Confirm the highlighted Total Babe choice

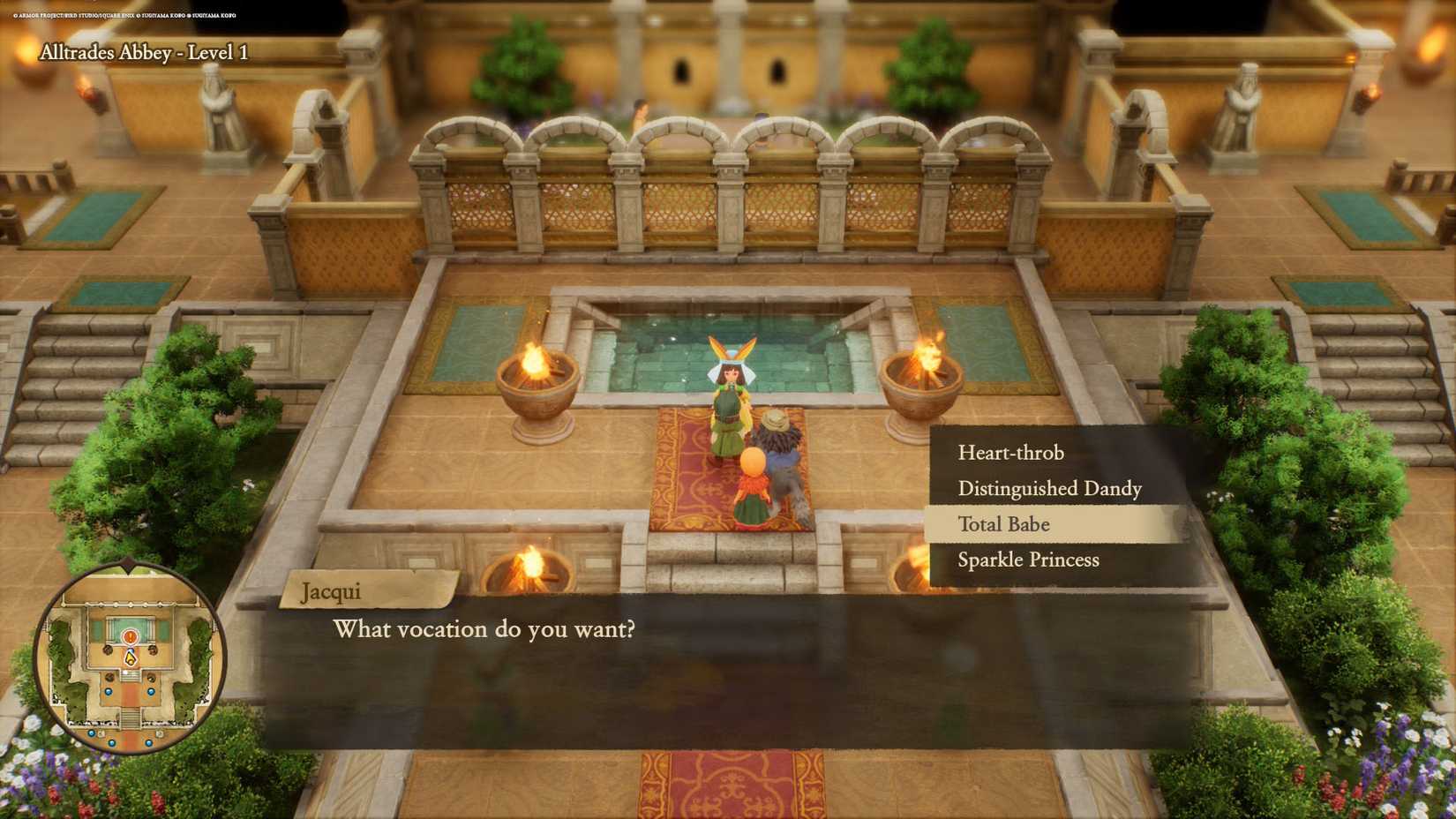click(1004, 524)
